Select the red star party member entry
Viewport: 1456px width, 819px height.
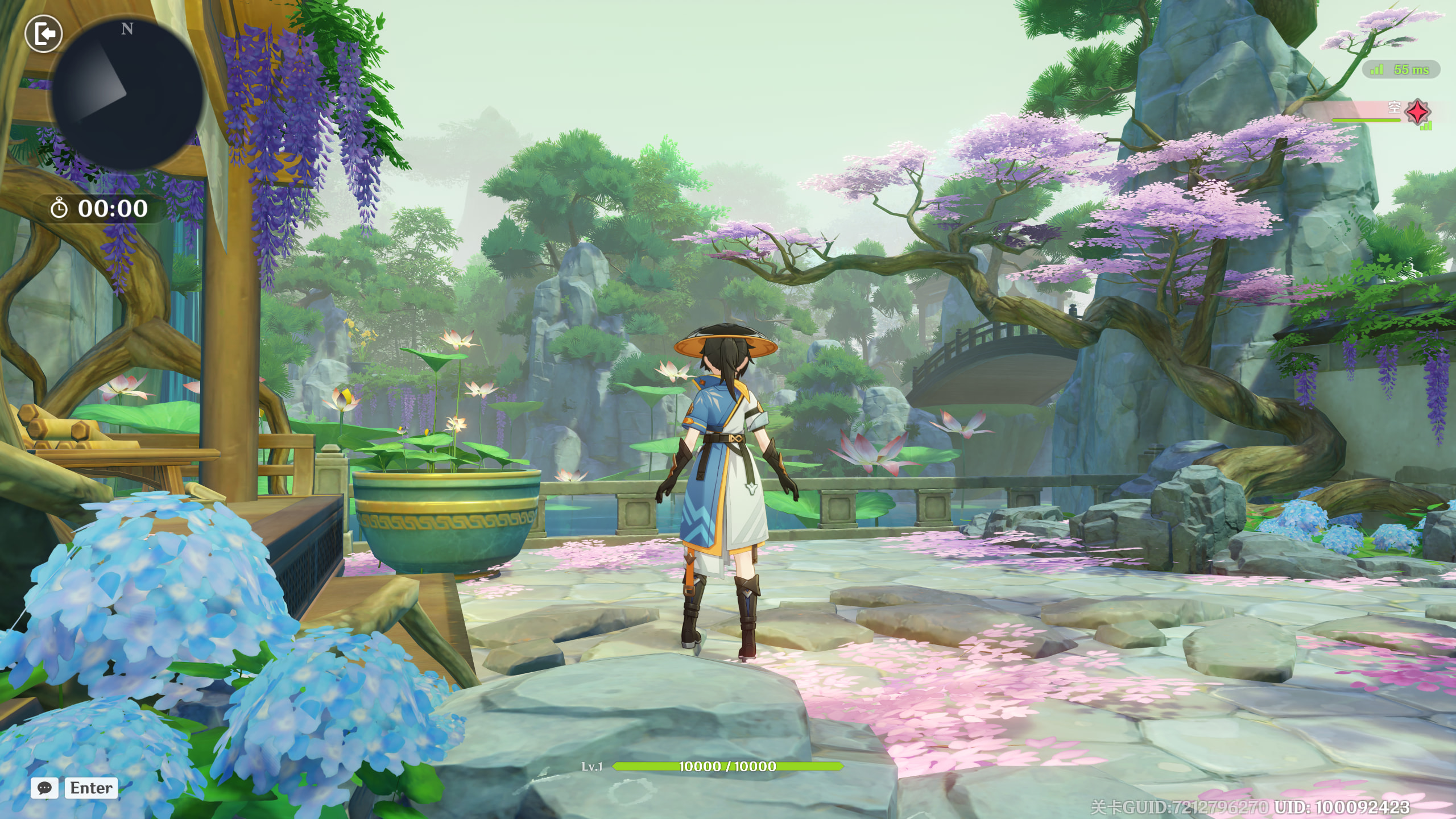(1417, 111)
